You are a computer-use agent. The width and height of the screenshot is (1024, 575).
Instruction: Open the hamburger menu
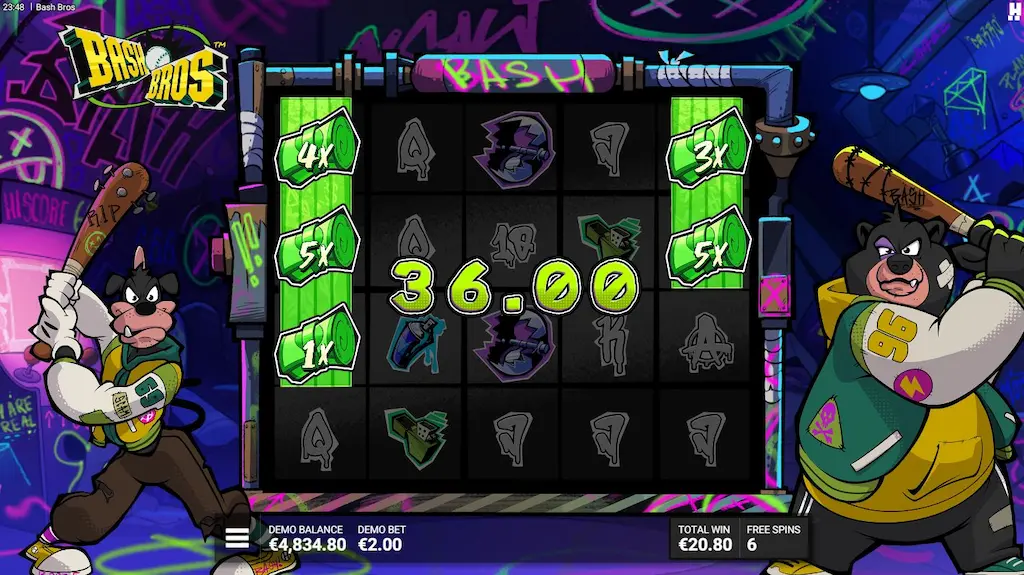[x=237, y=538]
